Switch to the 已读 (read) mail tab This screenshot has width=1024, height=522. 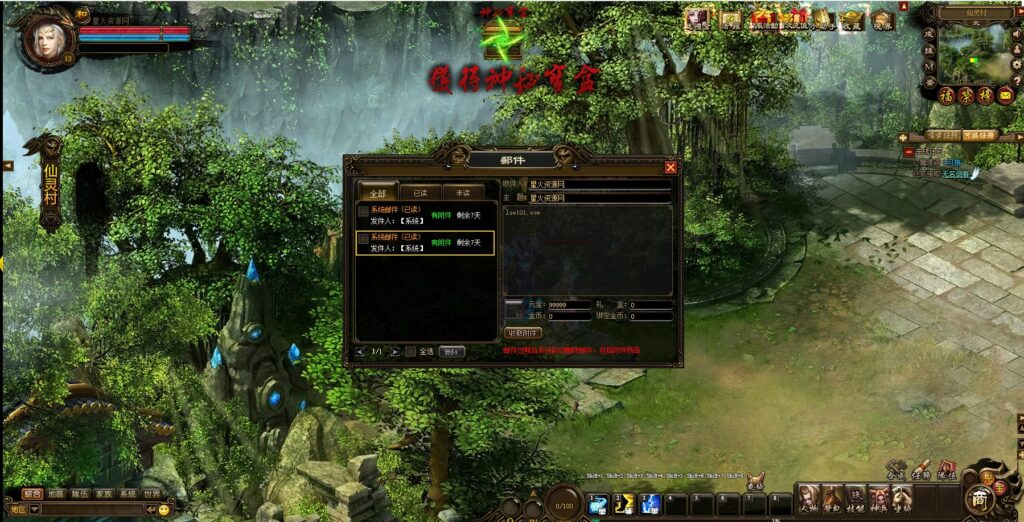pos(413,193)
